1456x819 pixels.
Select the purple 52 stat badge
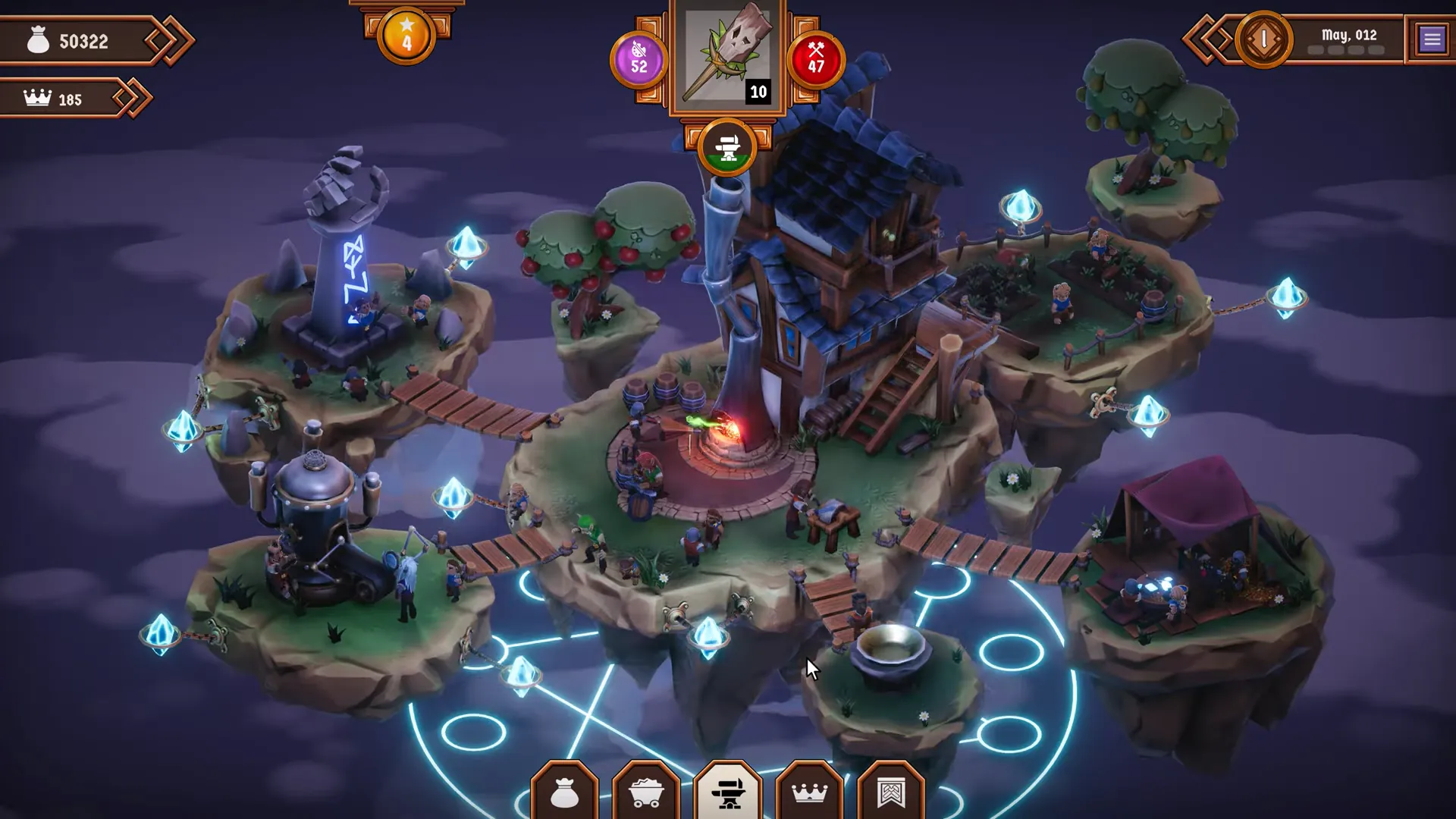pos(639,59)
